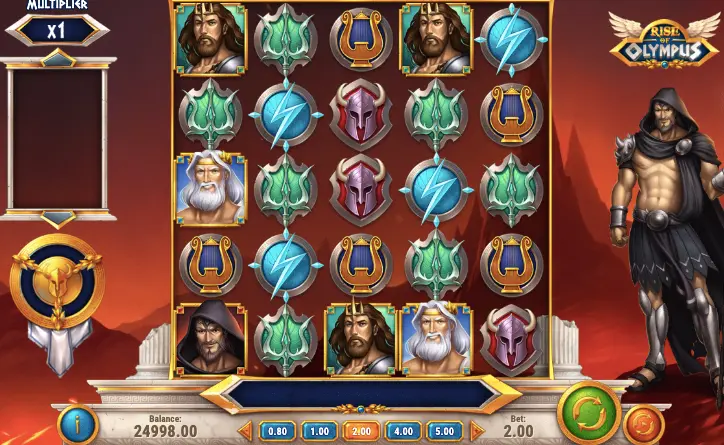
Task: Open the blue info paytable button
Action: (x=74, y=423)
